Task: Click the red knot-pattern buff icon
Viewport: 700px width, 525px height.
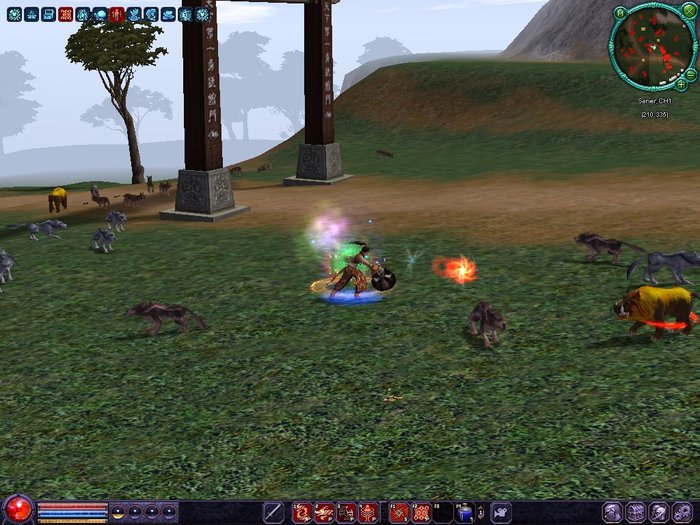Action: pyautogui.click(x=66, y=14)
